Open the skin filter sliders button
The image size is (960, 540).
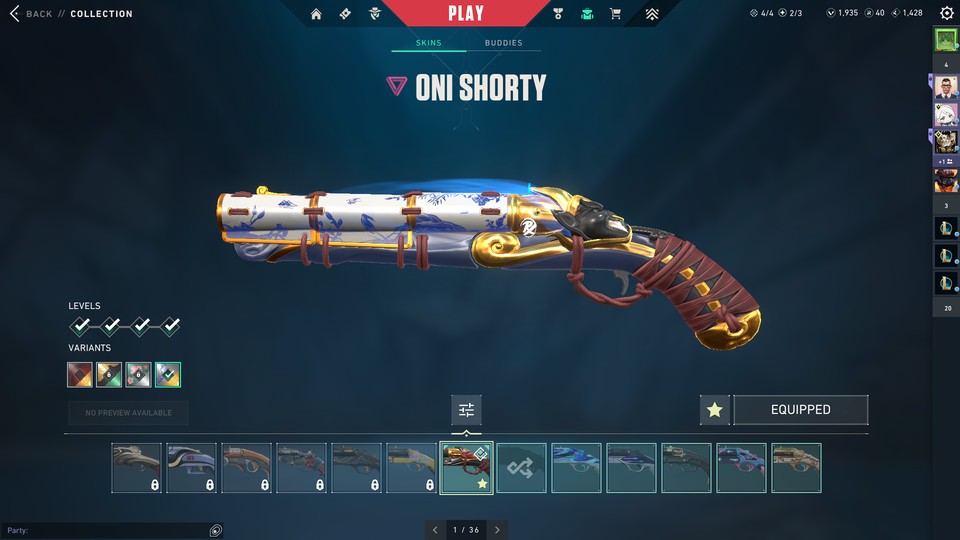(x=466, y=410)
